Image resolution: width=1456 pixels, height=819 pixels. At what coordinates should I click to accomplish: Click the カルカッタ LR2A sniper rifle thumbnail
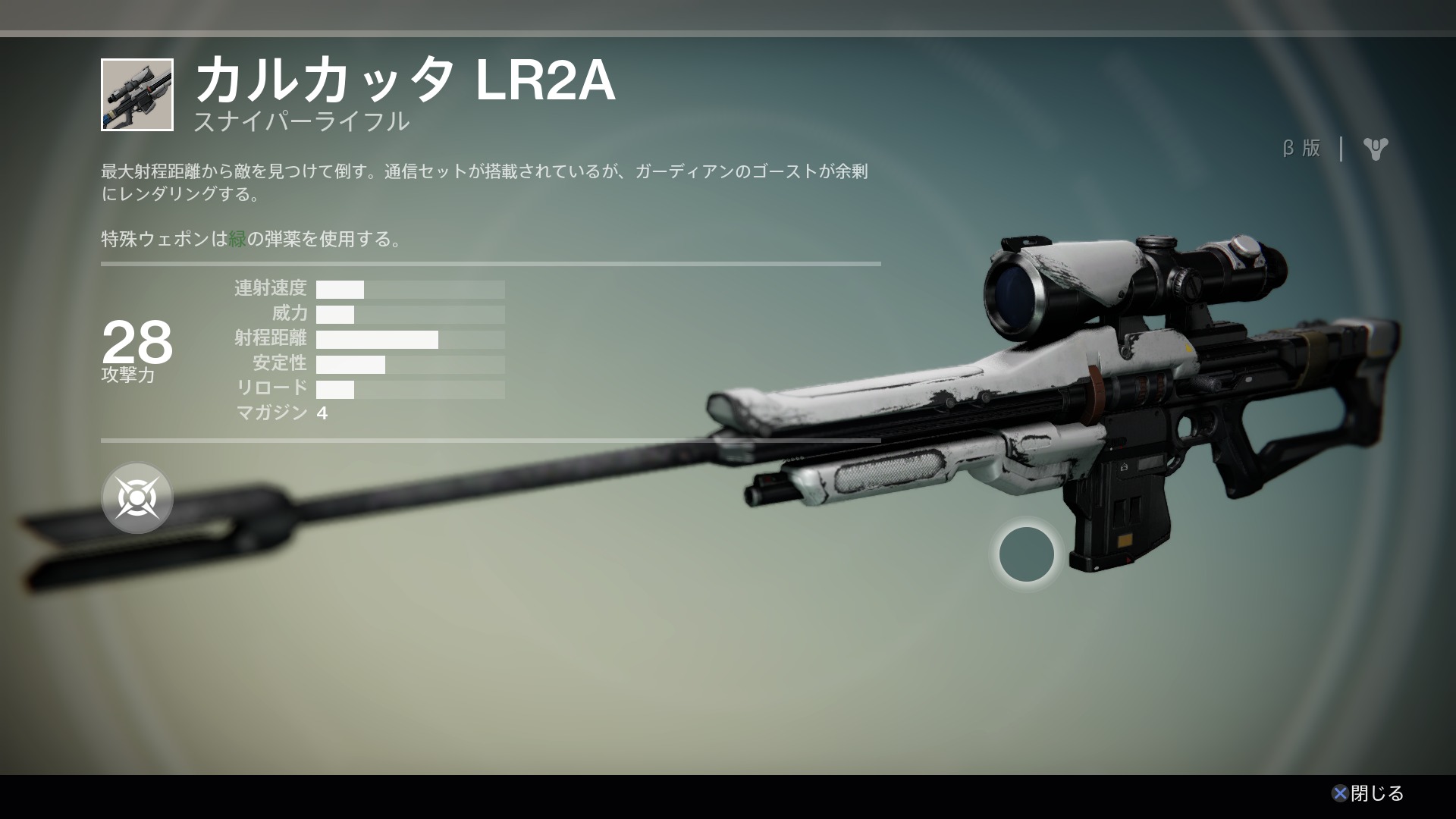[x=137, y=95]
